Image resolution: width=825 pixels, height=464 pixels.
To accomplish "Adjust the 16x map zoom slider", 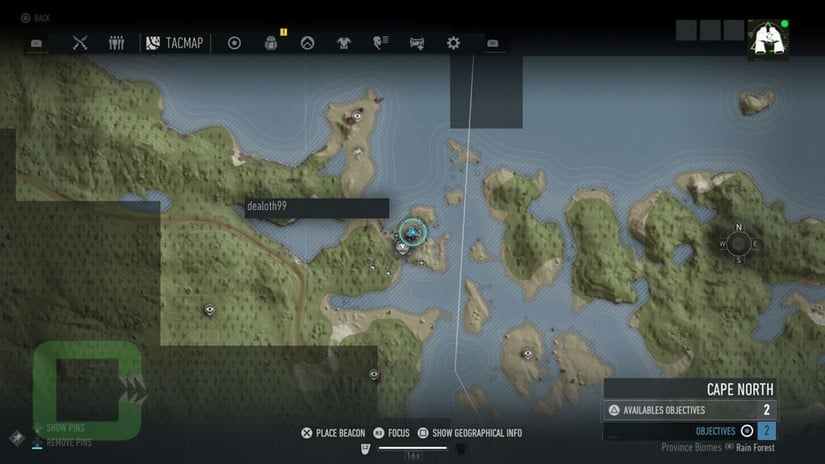I will pos(413,447).
